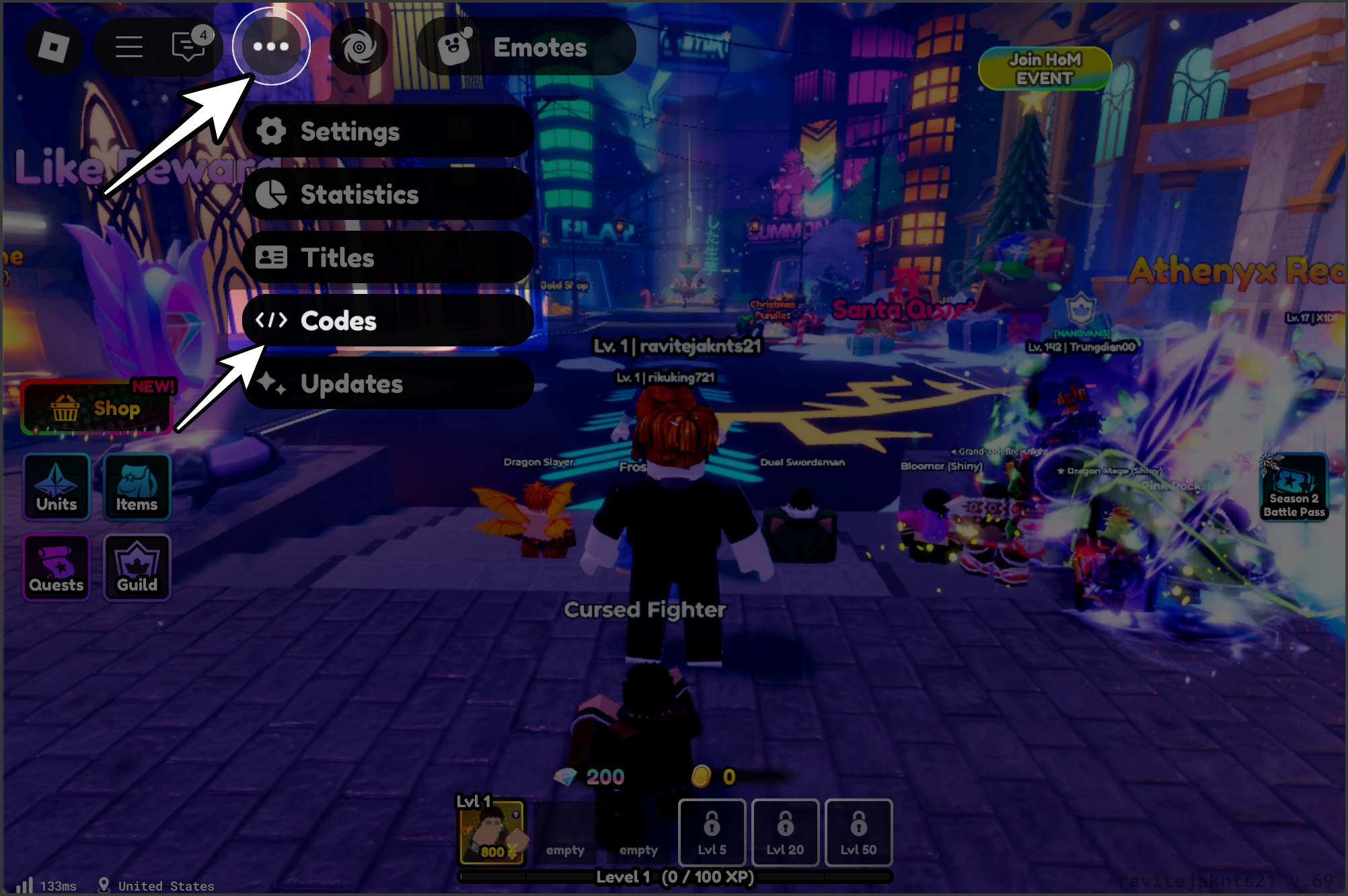
Task: Expand the Roblox hamburger menu
Action: 128,46
